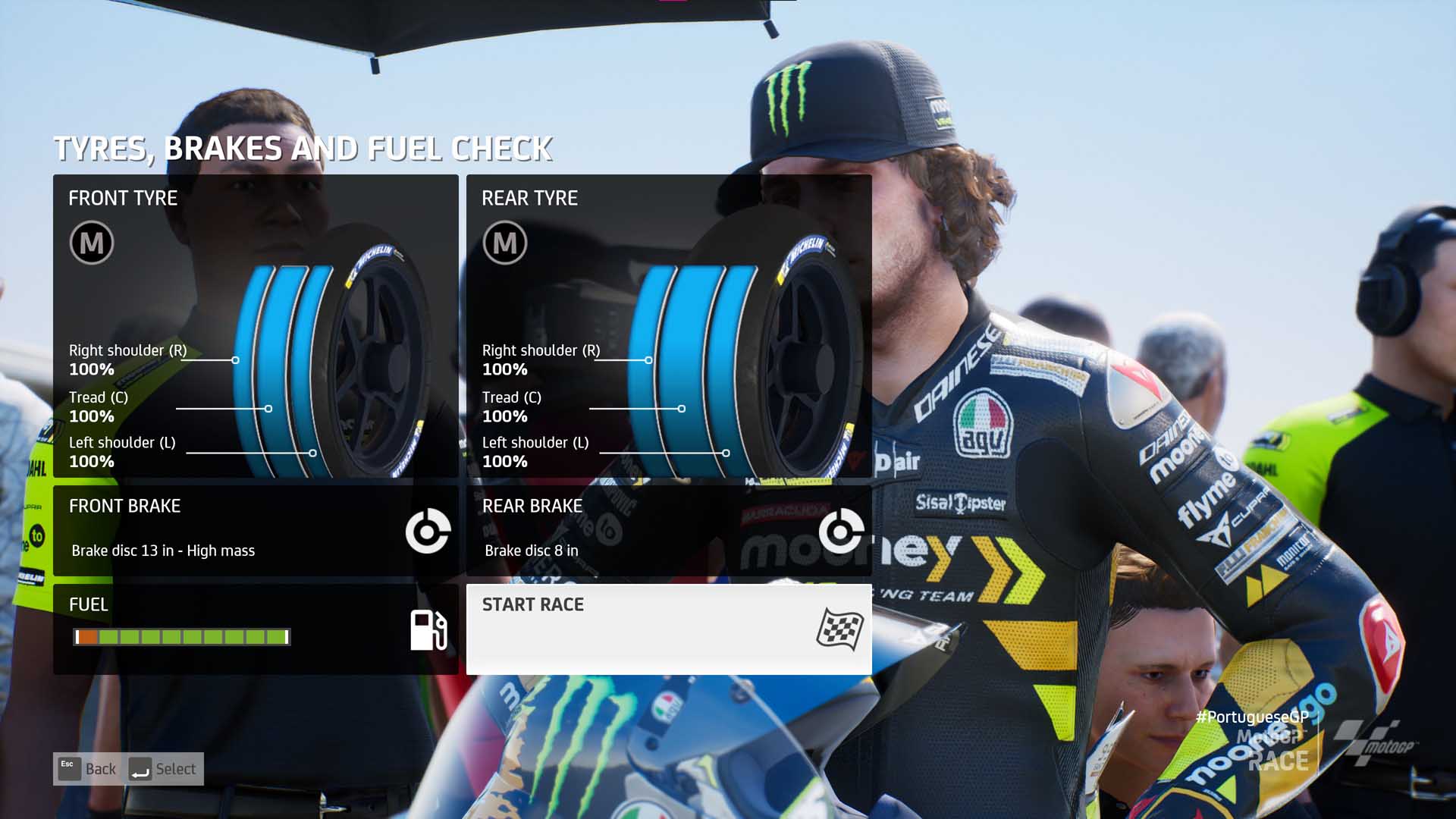Image resolution: width=1456 pixels, height=819 pixels.
Task: Go back with the Back button
Action: pos(88,769)
